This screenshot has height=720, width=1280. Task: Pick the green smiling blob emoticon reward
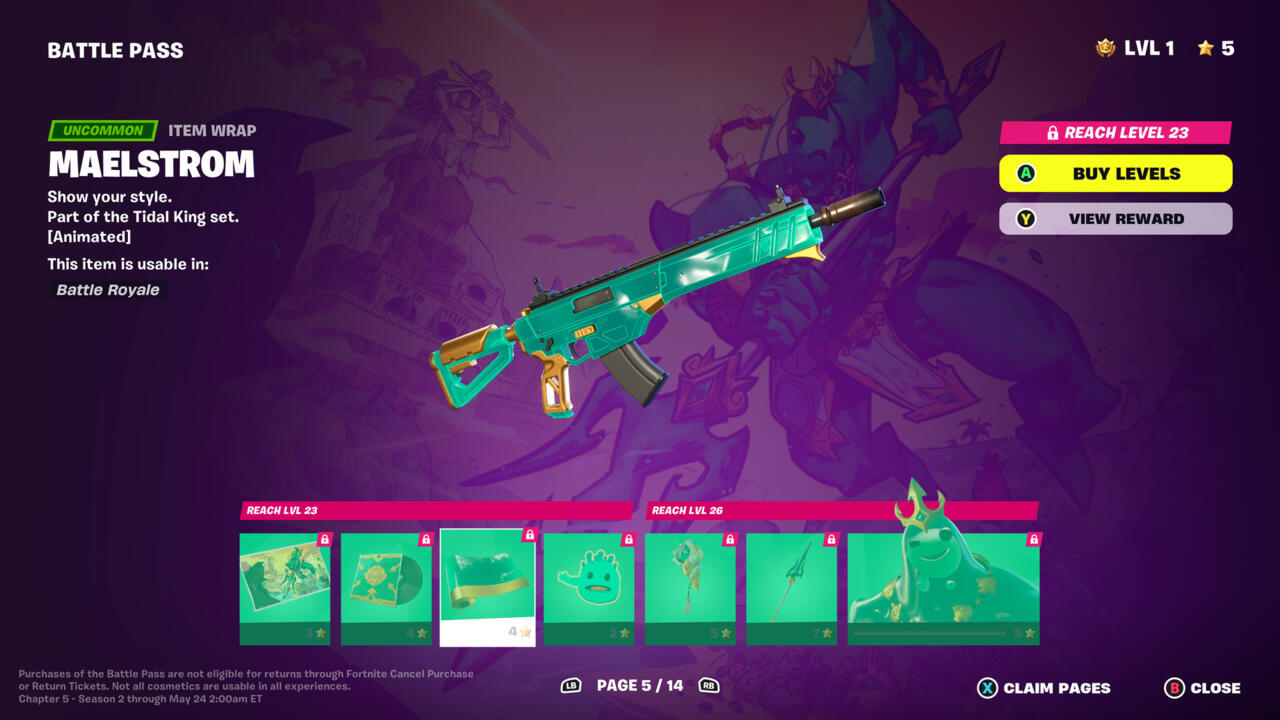point(589,588)
